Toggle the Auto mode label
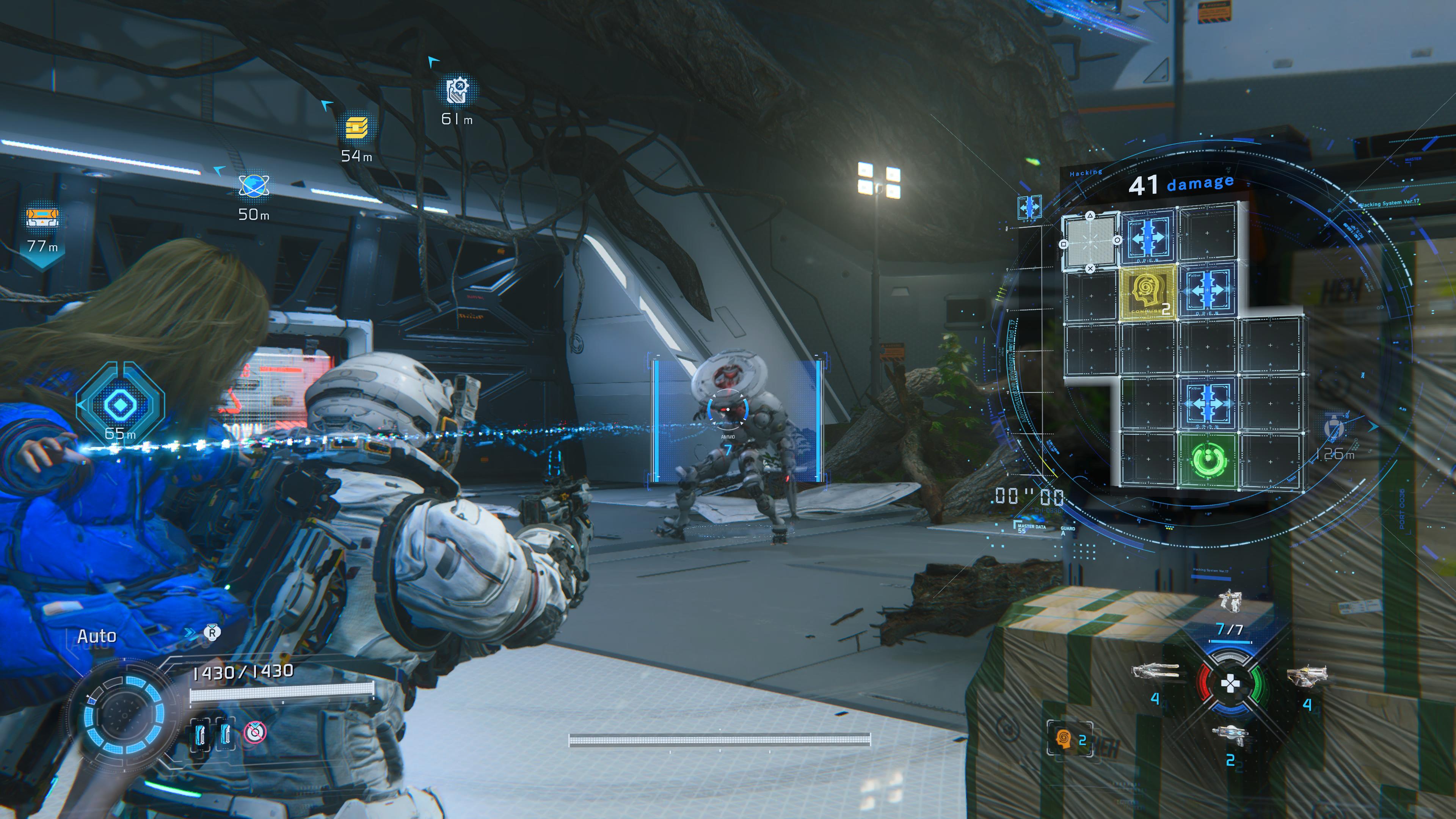This screenshot has width=1456, height=819. (97, 637)
